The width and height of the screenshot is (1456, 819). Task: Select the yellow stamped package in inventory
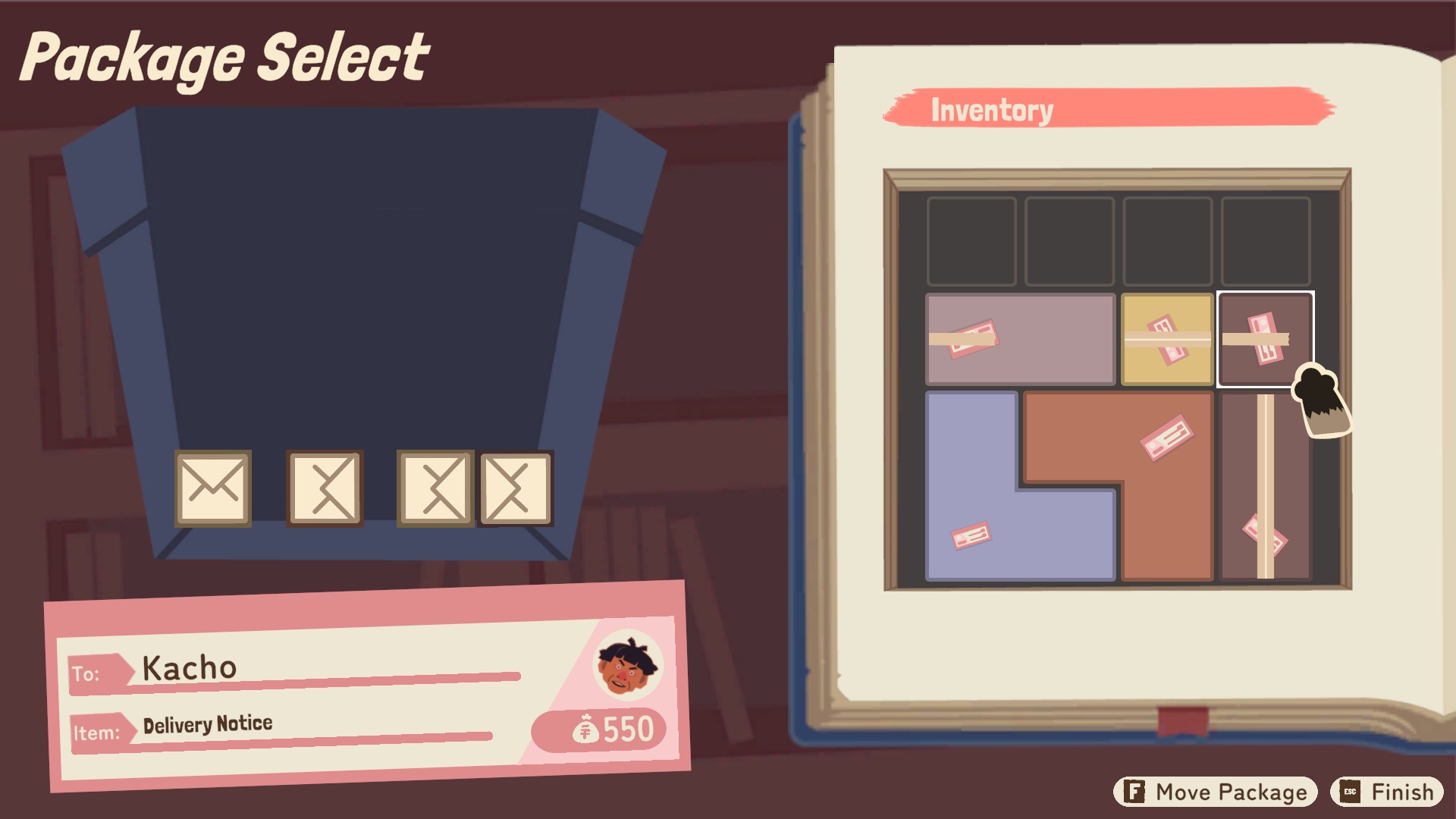point(1166,339)
